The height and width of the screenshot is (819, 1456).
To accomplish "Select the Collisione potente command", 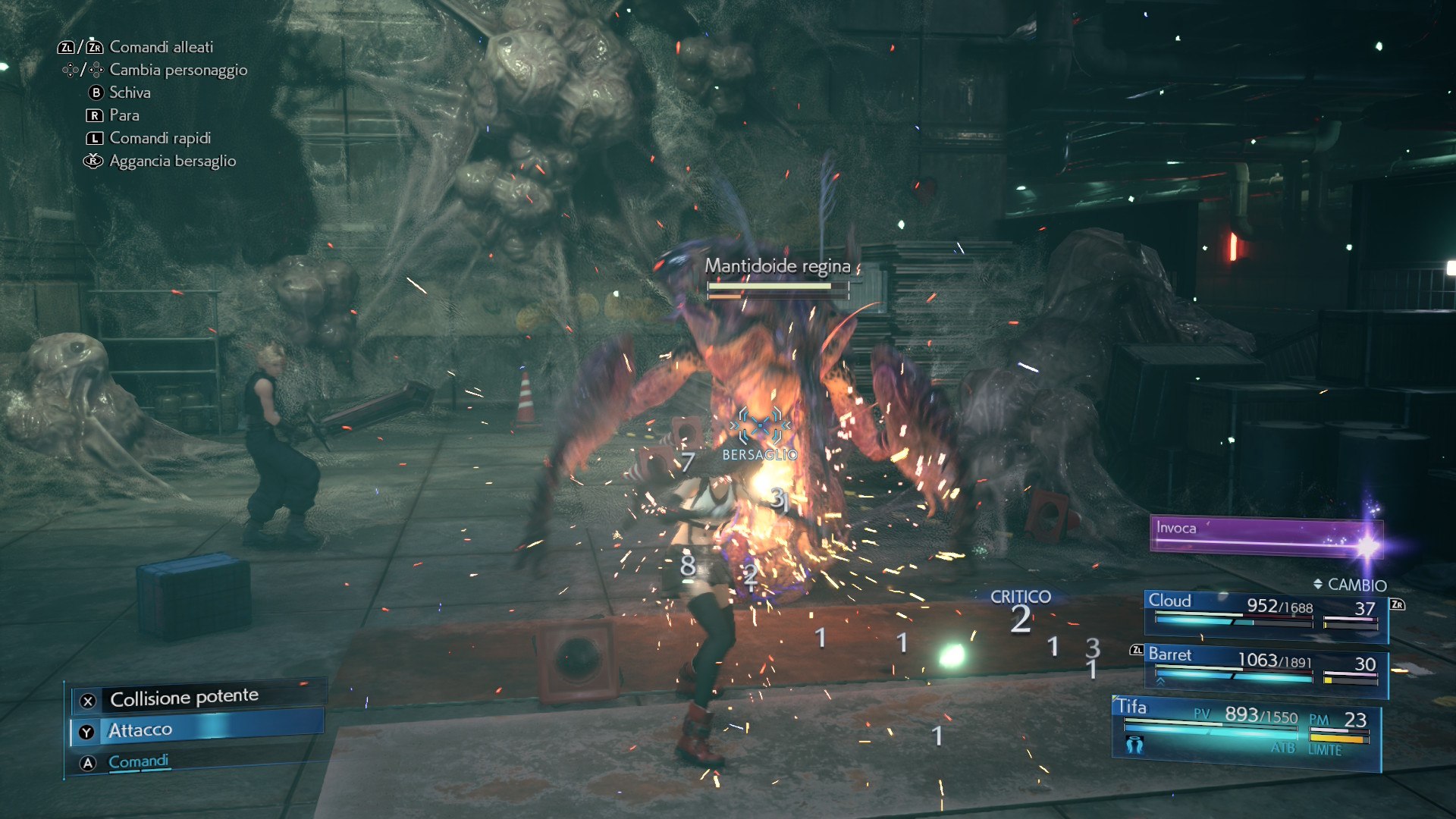I will point(184,698).
